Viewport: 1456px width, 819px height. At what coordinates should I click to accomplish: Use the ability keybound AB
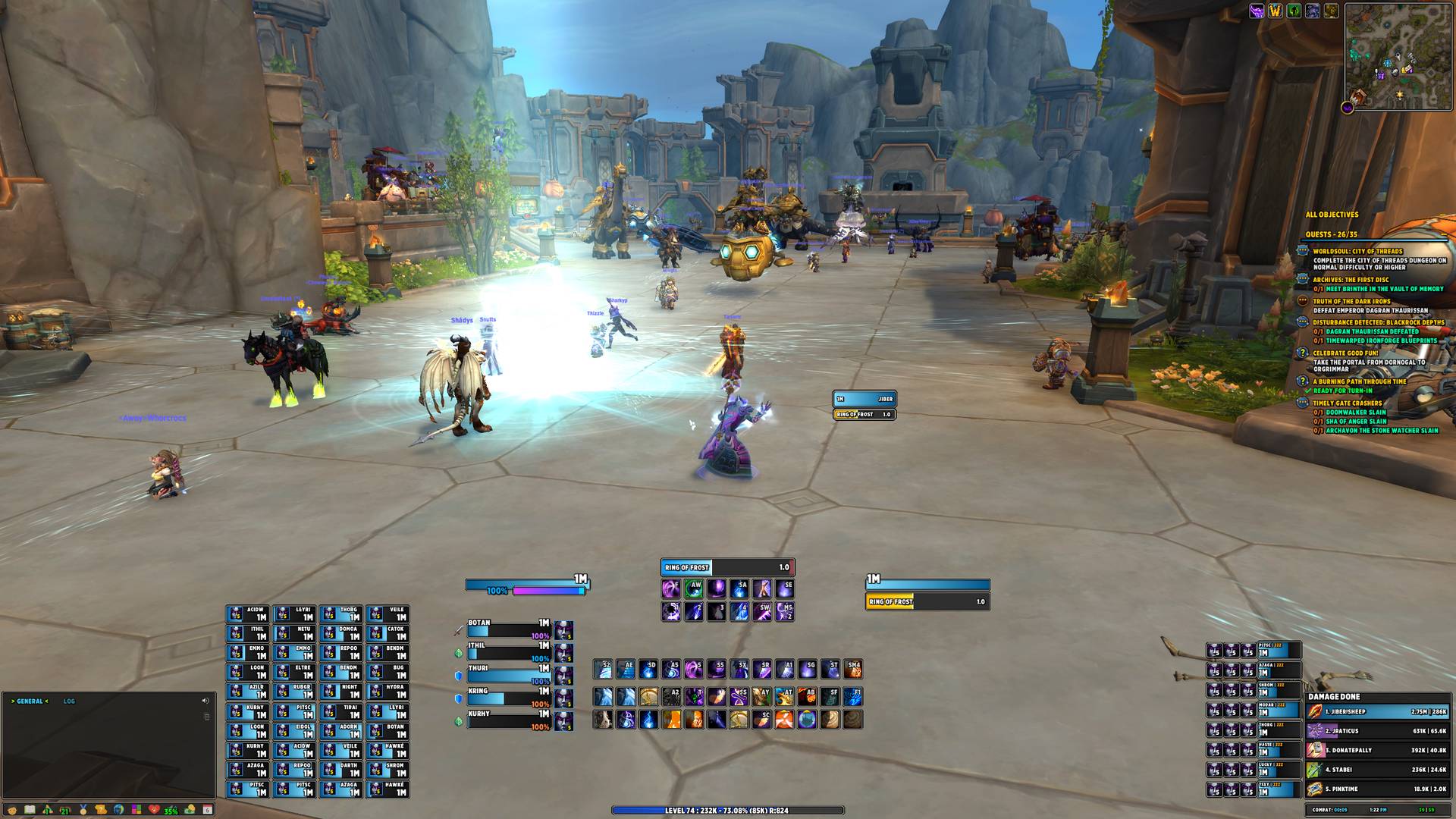[807, 696]
